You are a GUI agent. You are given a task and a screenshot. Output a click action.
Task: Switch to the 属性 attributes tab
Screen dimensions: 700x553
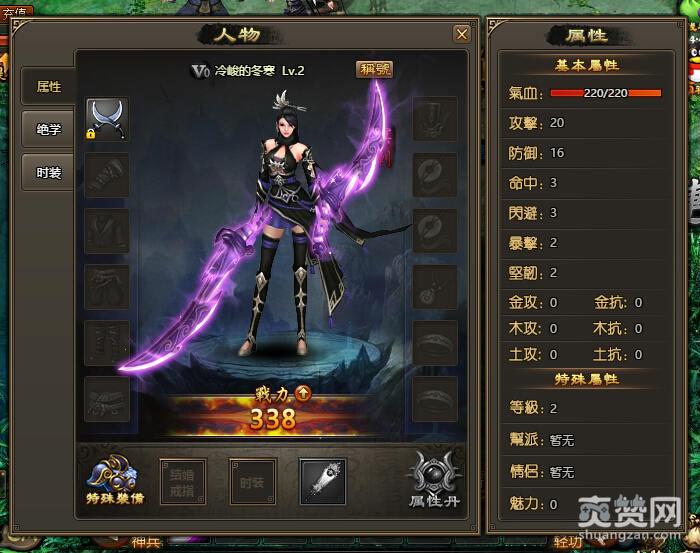click(48, 86)
